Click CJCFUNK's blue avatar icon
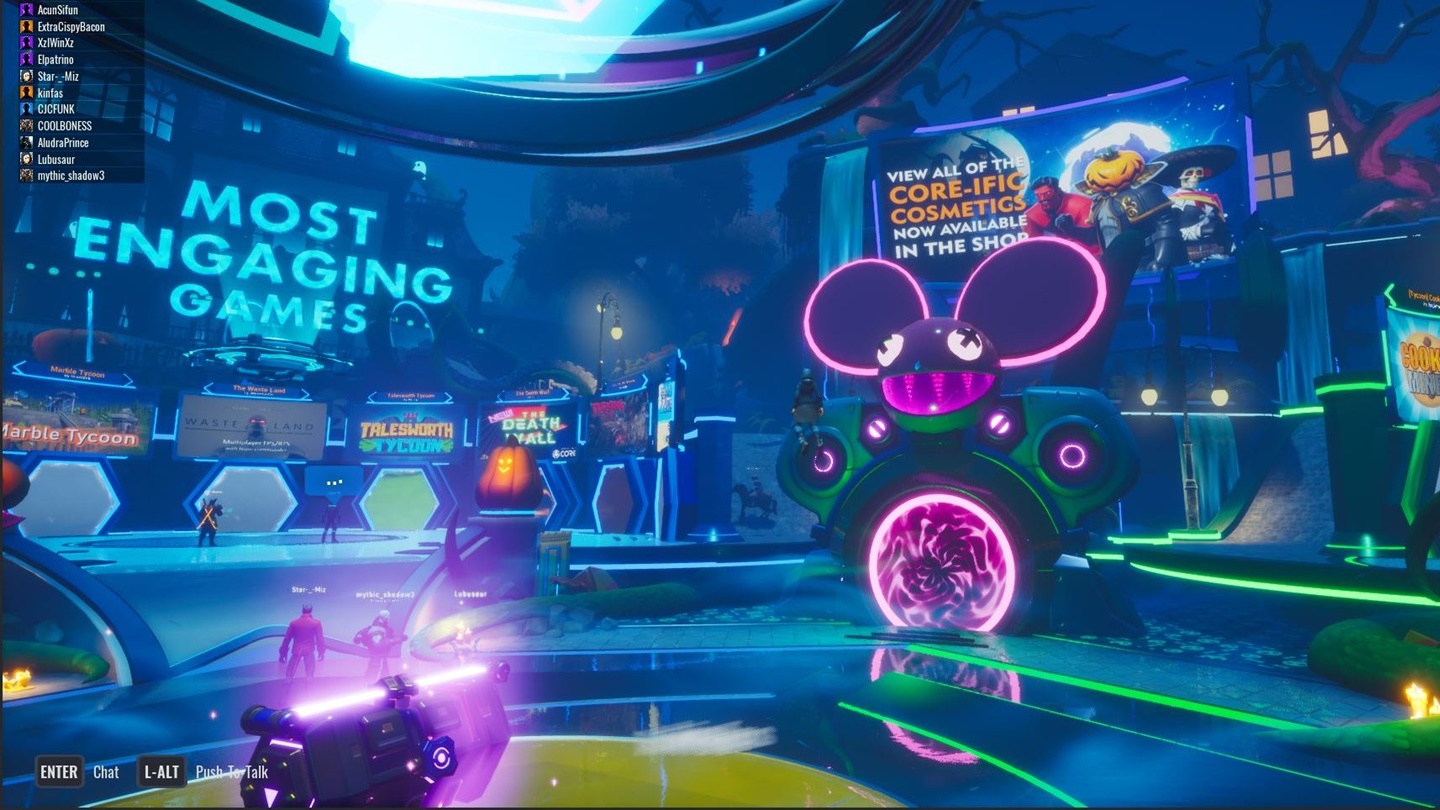 coord(25,108)
